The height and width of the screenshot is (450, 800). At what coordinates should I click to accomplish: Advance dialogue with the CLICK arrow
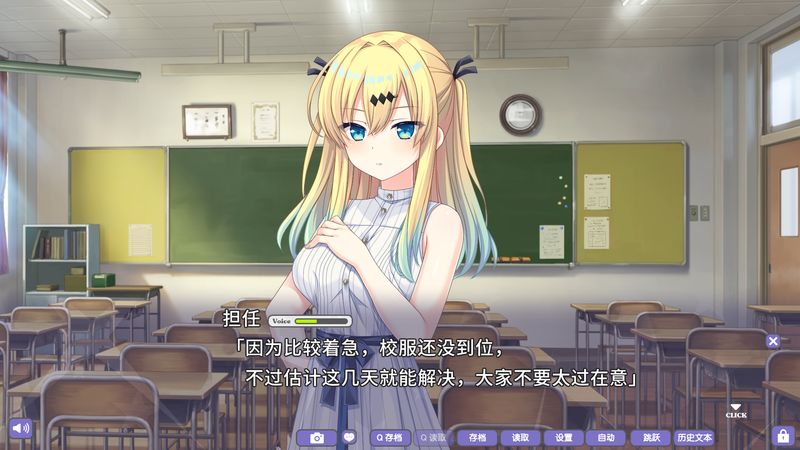pos(736,409)
